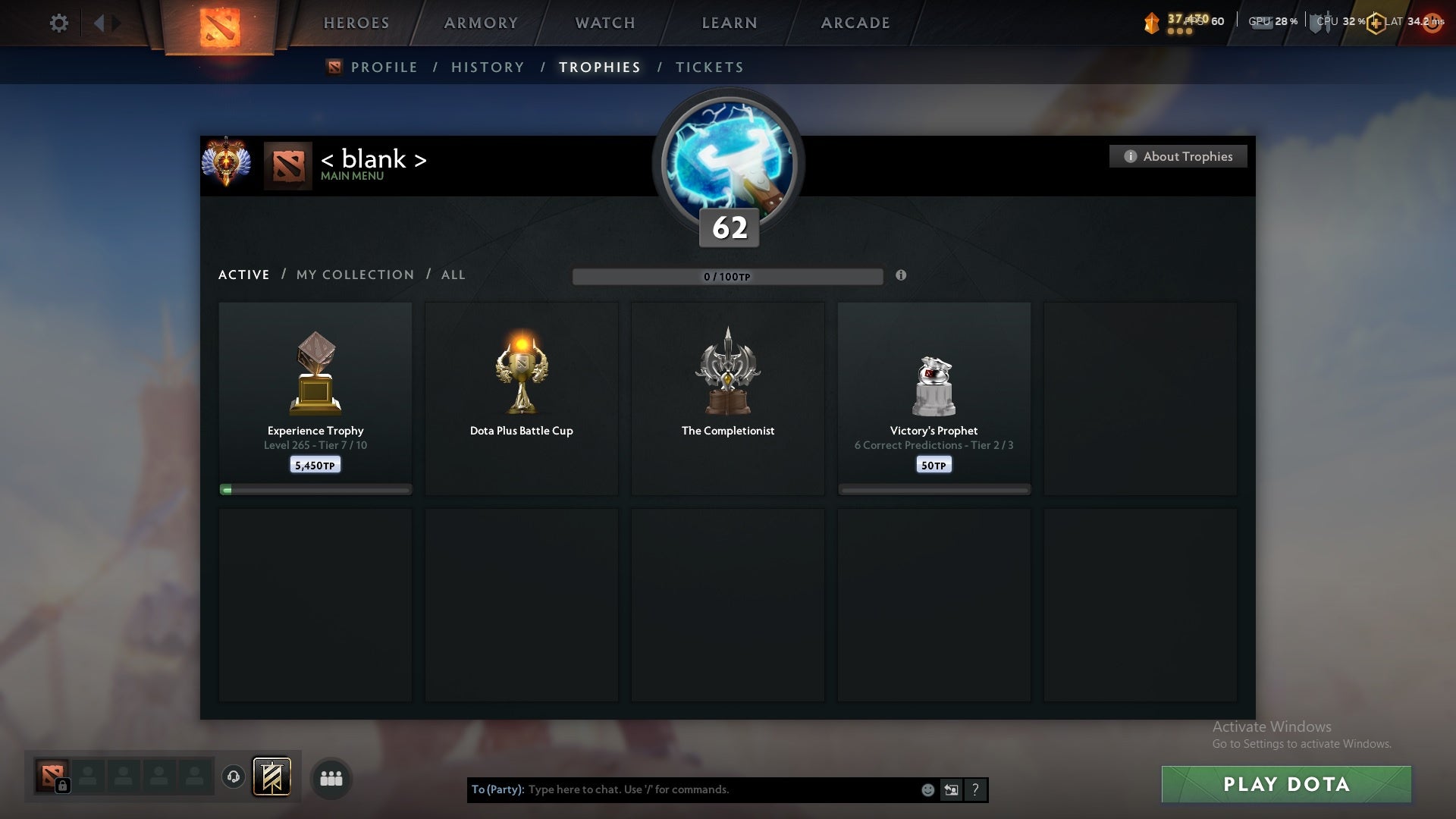Switch to the MY COLLECTION tab
This screenshot has width=1456, height=819.
pyautogui.click(x=354, y=275)
